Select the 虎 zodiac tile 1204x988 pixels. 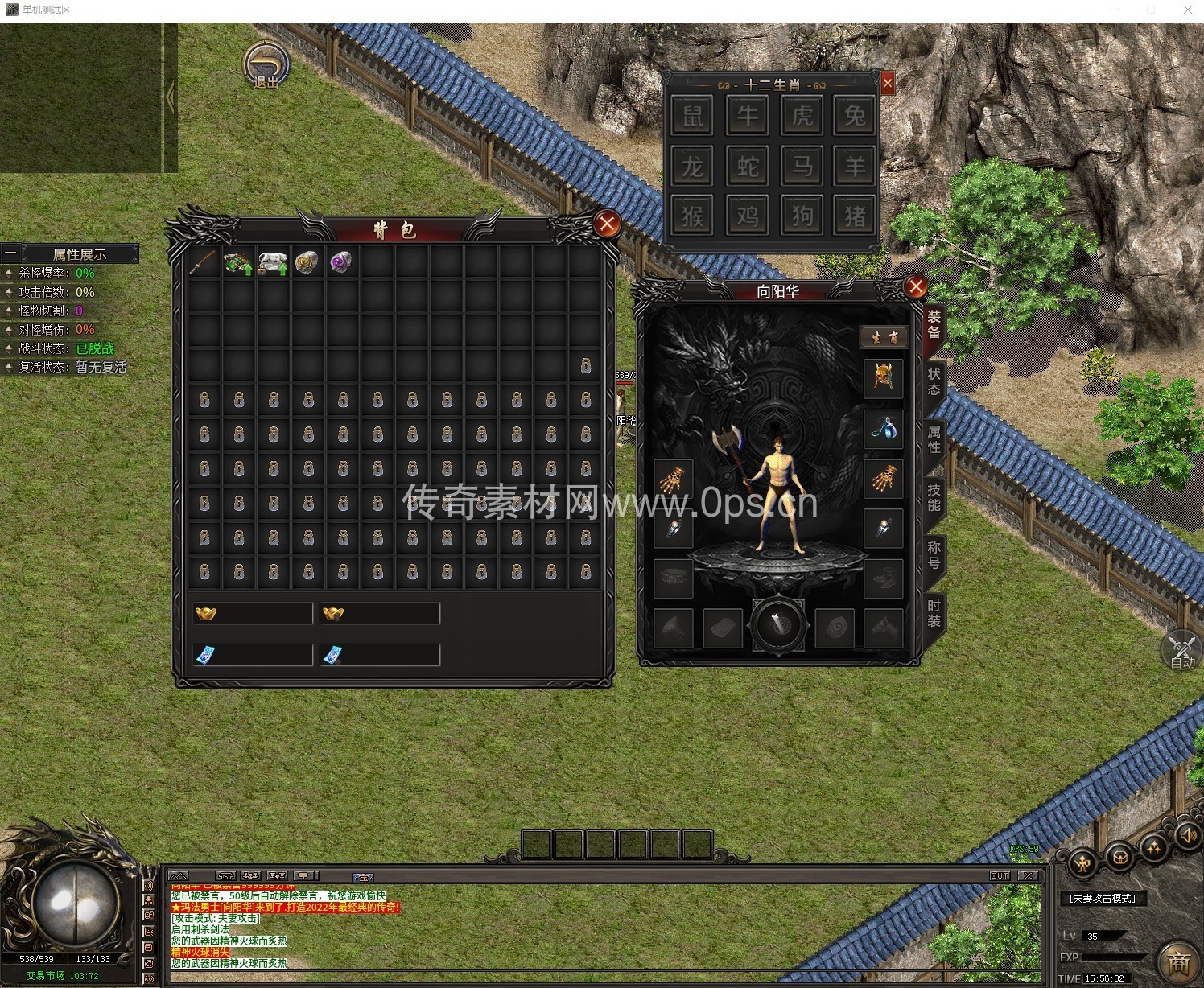coord(802,116)
